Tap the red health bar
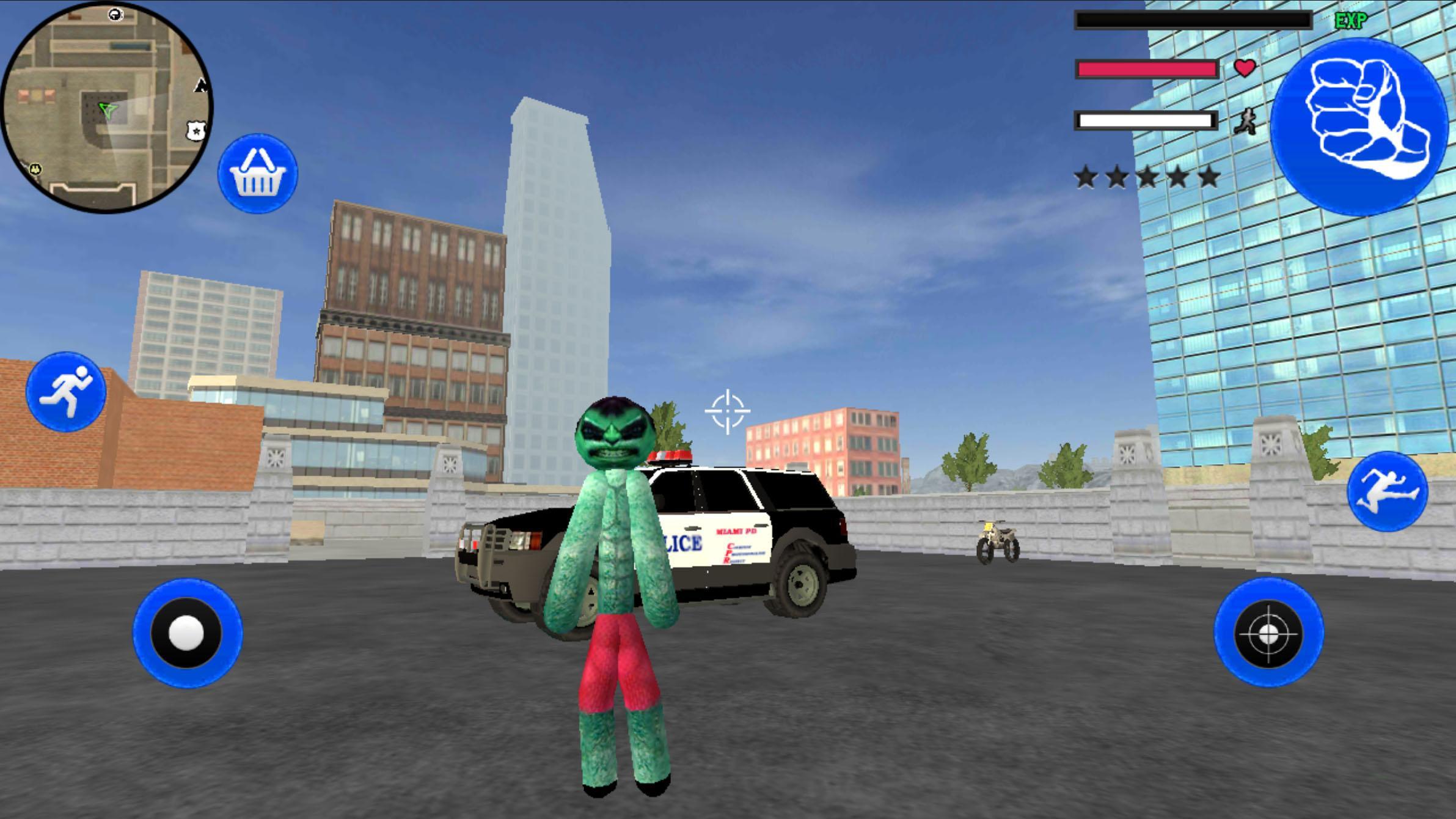Viewport: 1456px width, 819px height. point(1146,69)
